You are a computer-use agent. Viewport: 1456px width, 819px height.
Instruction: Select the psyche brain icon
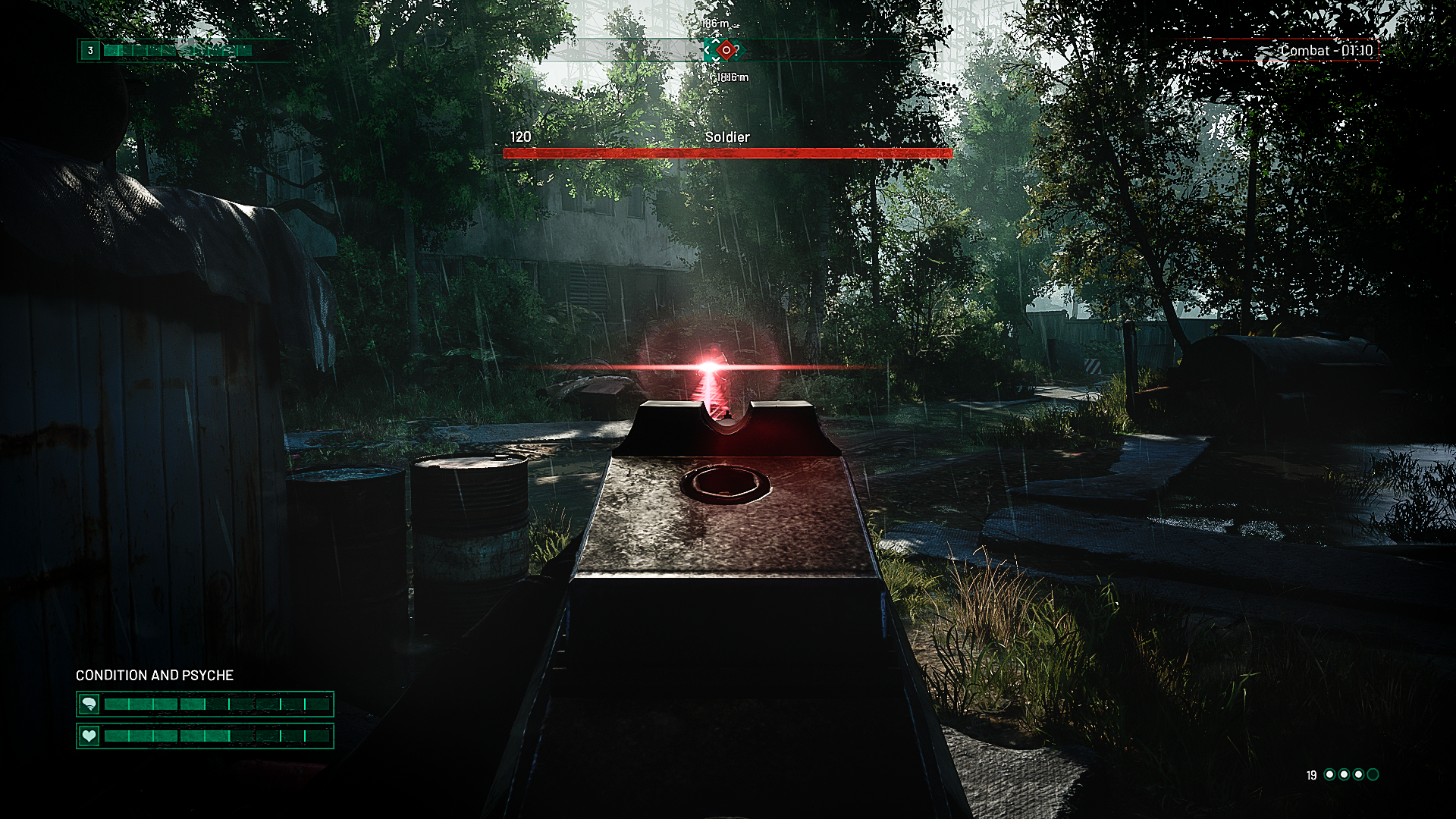tap(89, 704)
